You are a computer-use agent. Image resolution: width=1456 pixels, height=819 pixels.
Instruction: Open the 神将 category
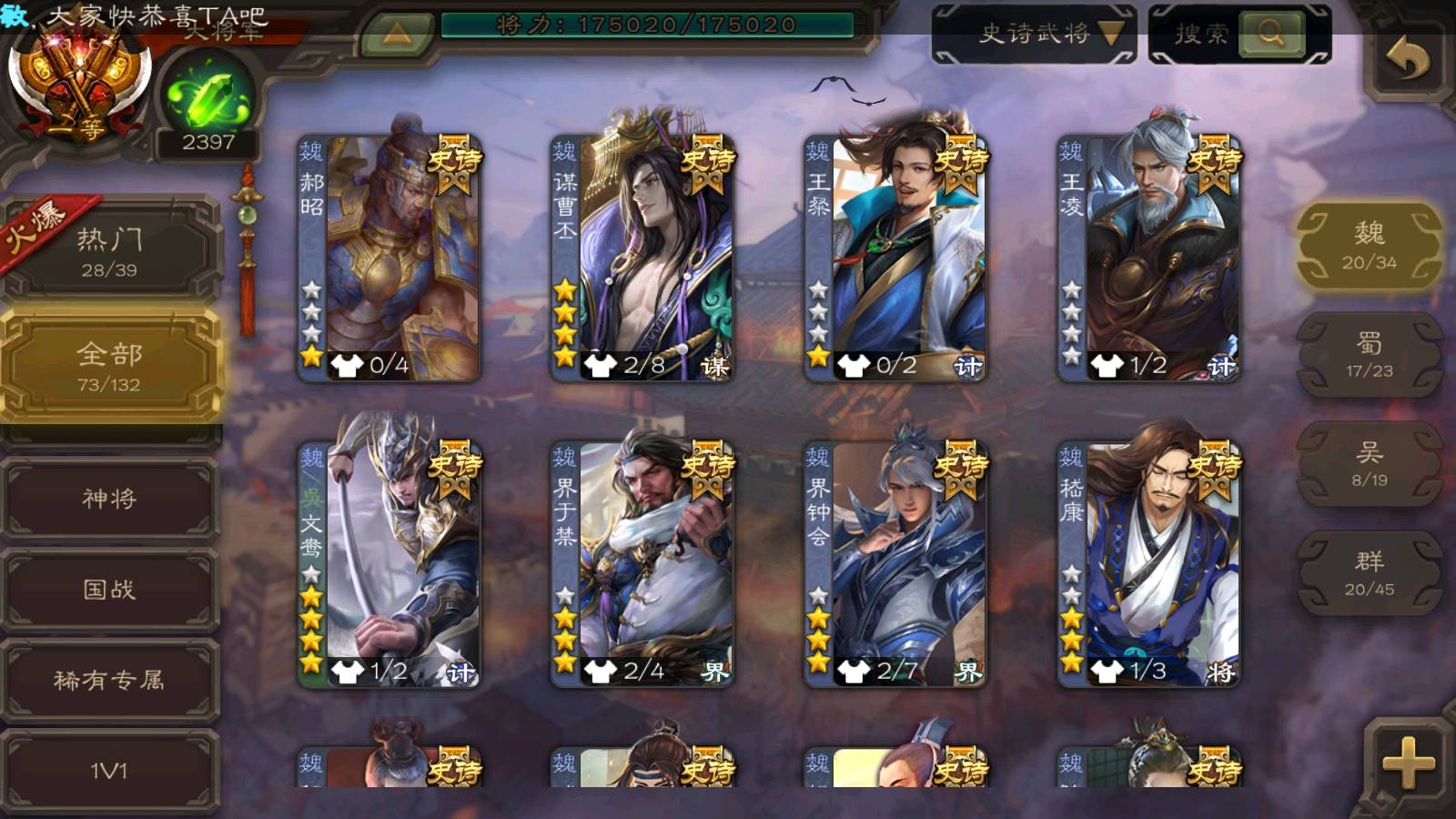pos(109,499)
